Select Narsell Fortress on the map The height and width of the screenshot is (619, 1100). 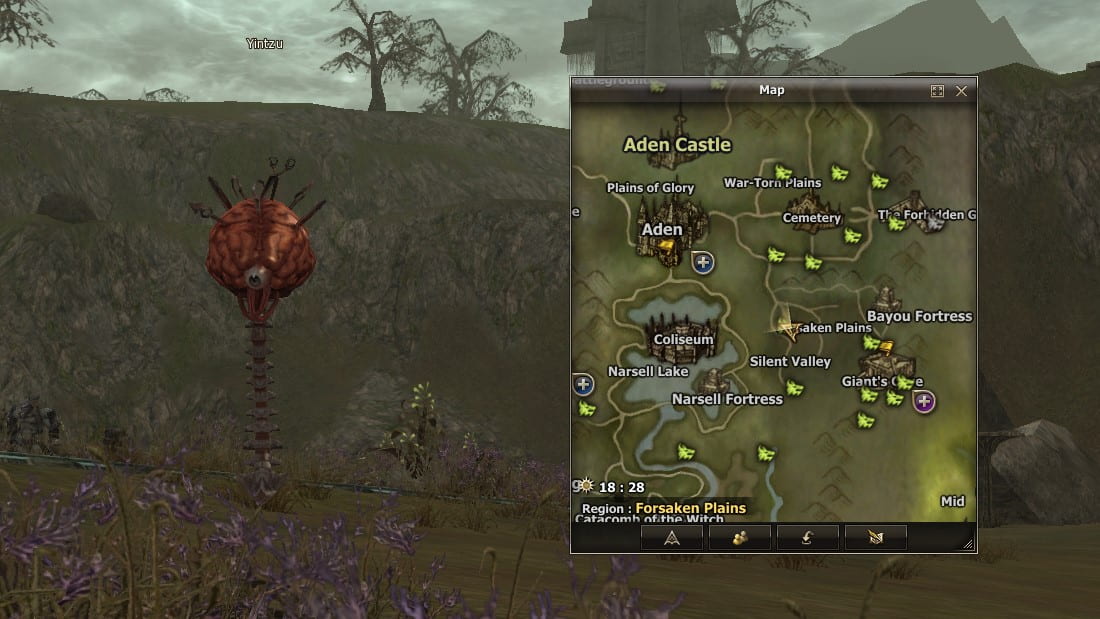point(727,399)
